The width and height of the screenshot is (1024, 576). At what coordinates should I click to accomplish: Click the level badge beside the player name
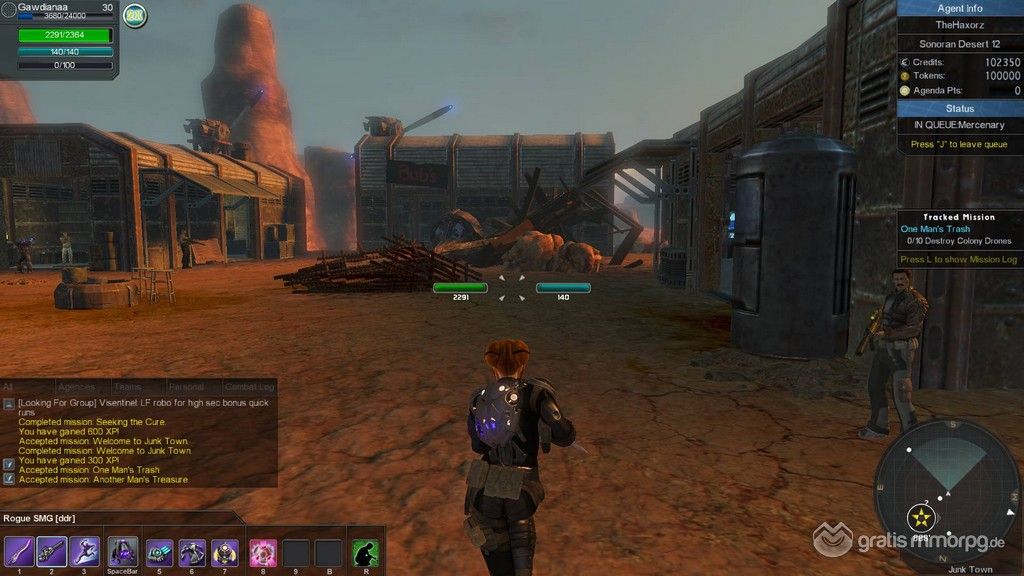135,15
